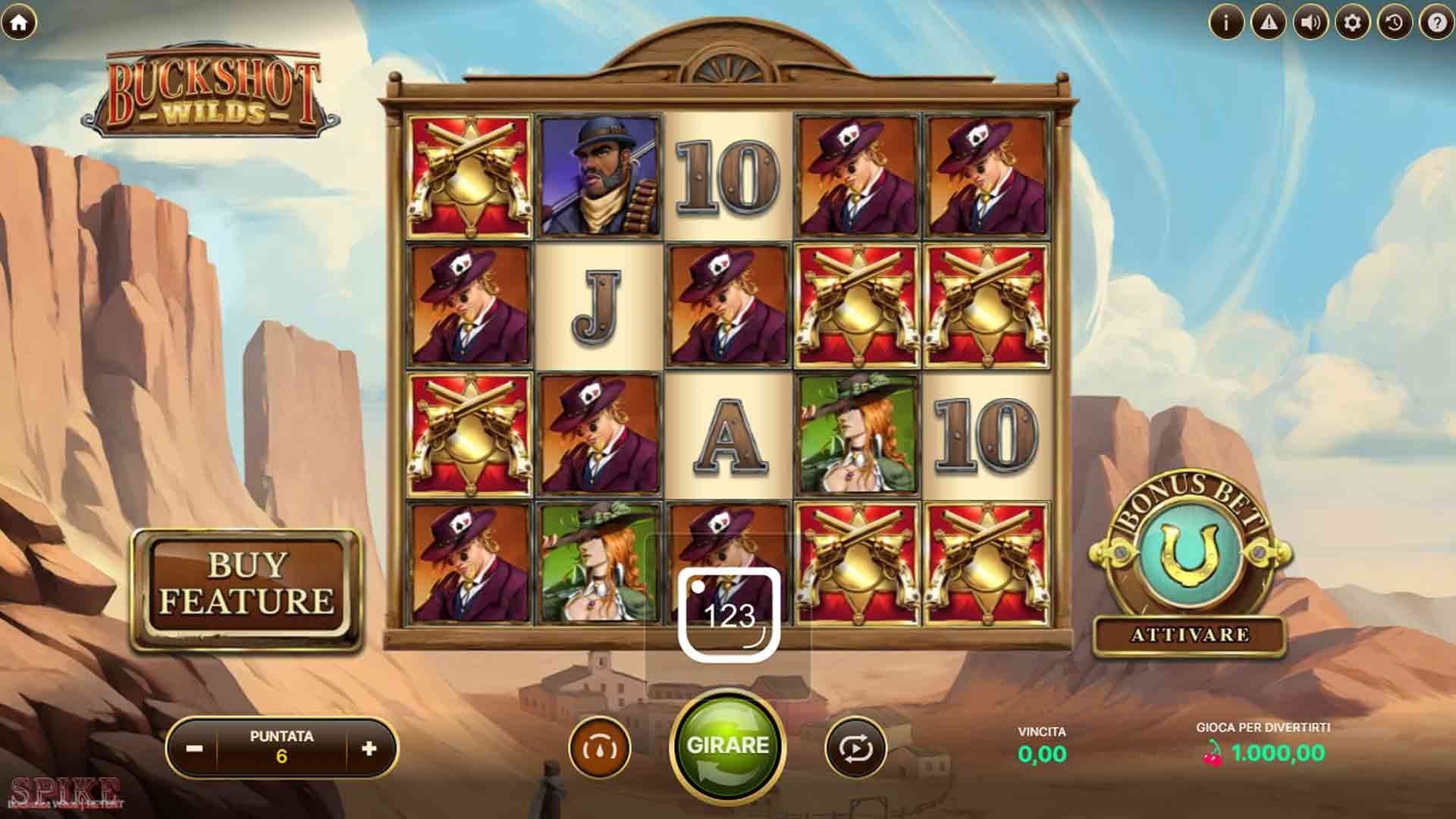Return home via the house icon
Viewport: 1456px width, 819px height.
click(x=20, y=23)
